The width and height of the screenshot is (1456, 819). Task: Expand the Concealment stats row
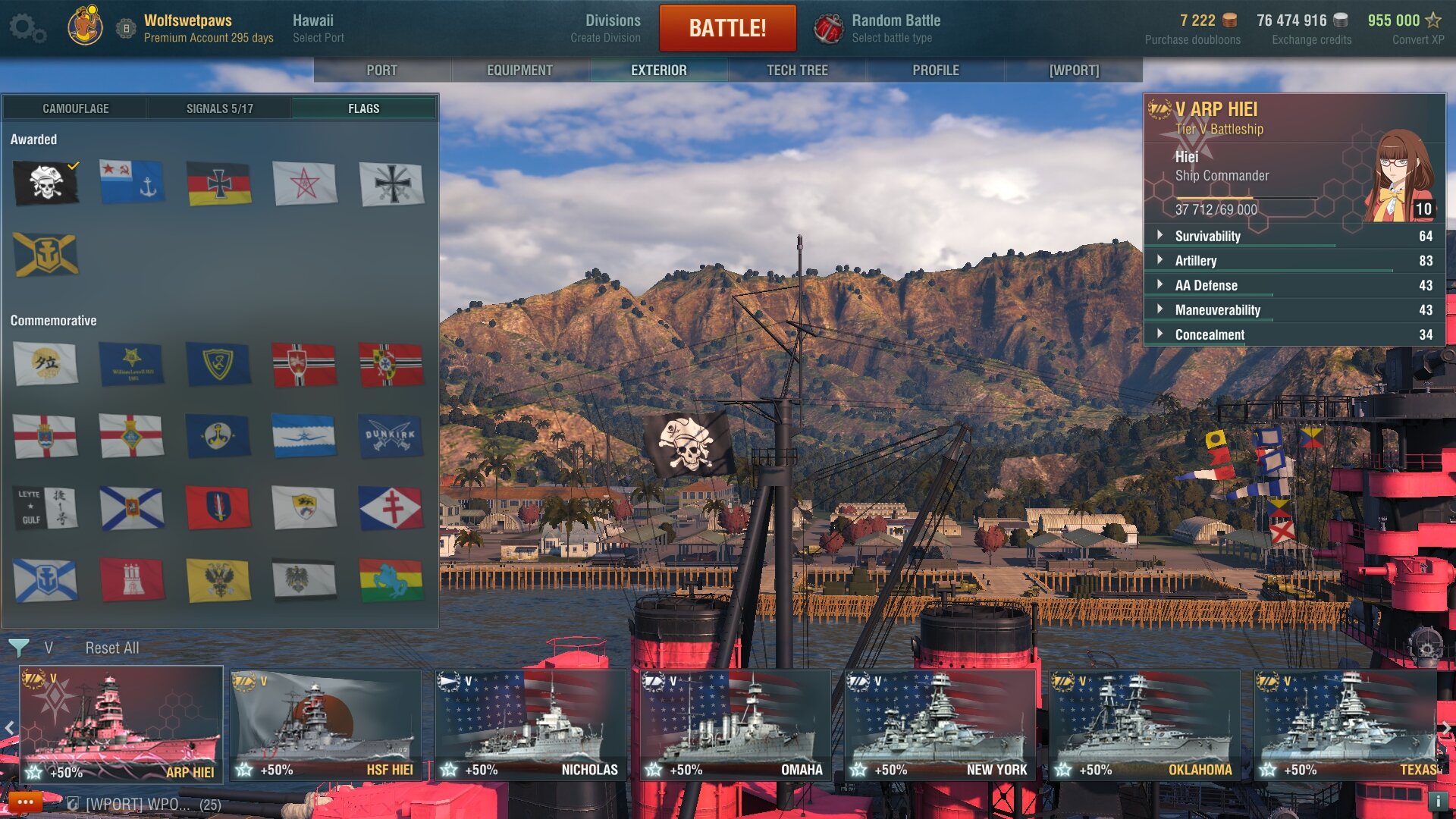tap(1210, 334)
